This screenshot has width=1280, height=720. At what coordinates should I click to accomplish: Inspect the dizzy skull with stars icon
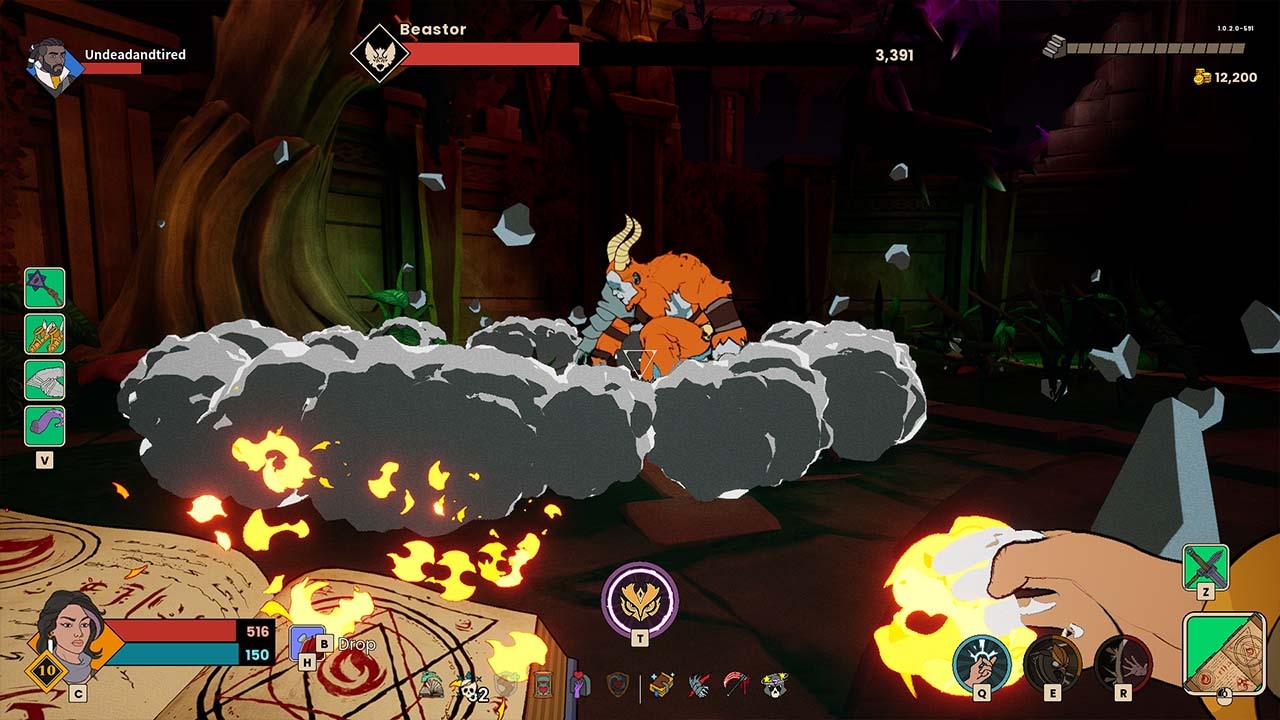point(774,685)
